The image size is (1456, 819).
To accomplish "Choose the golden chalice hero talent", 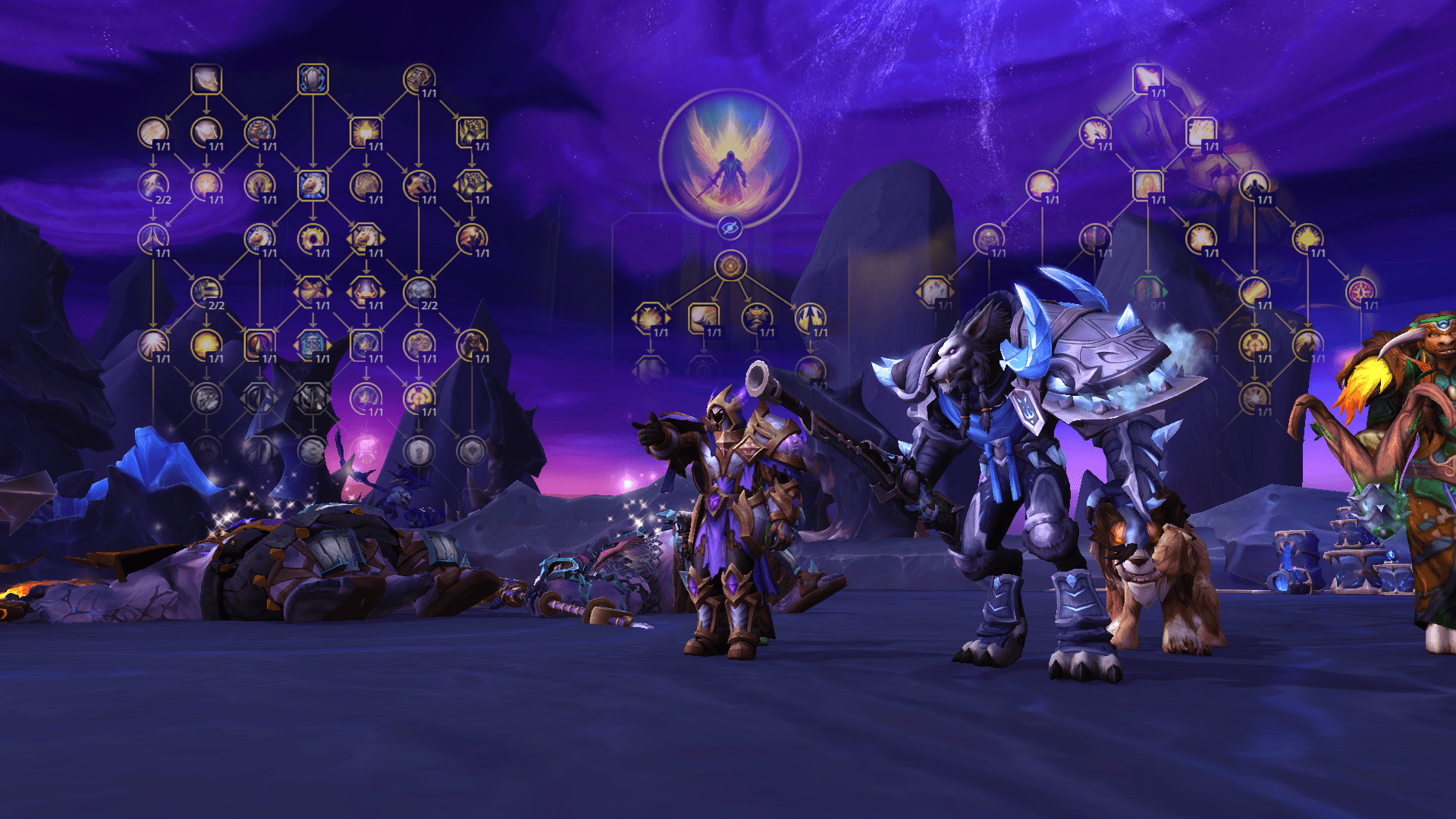I will click(x=756, y=318).
